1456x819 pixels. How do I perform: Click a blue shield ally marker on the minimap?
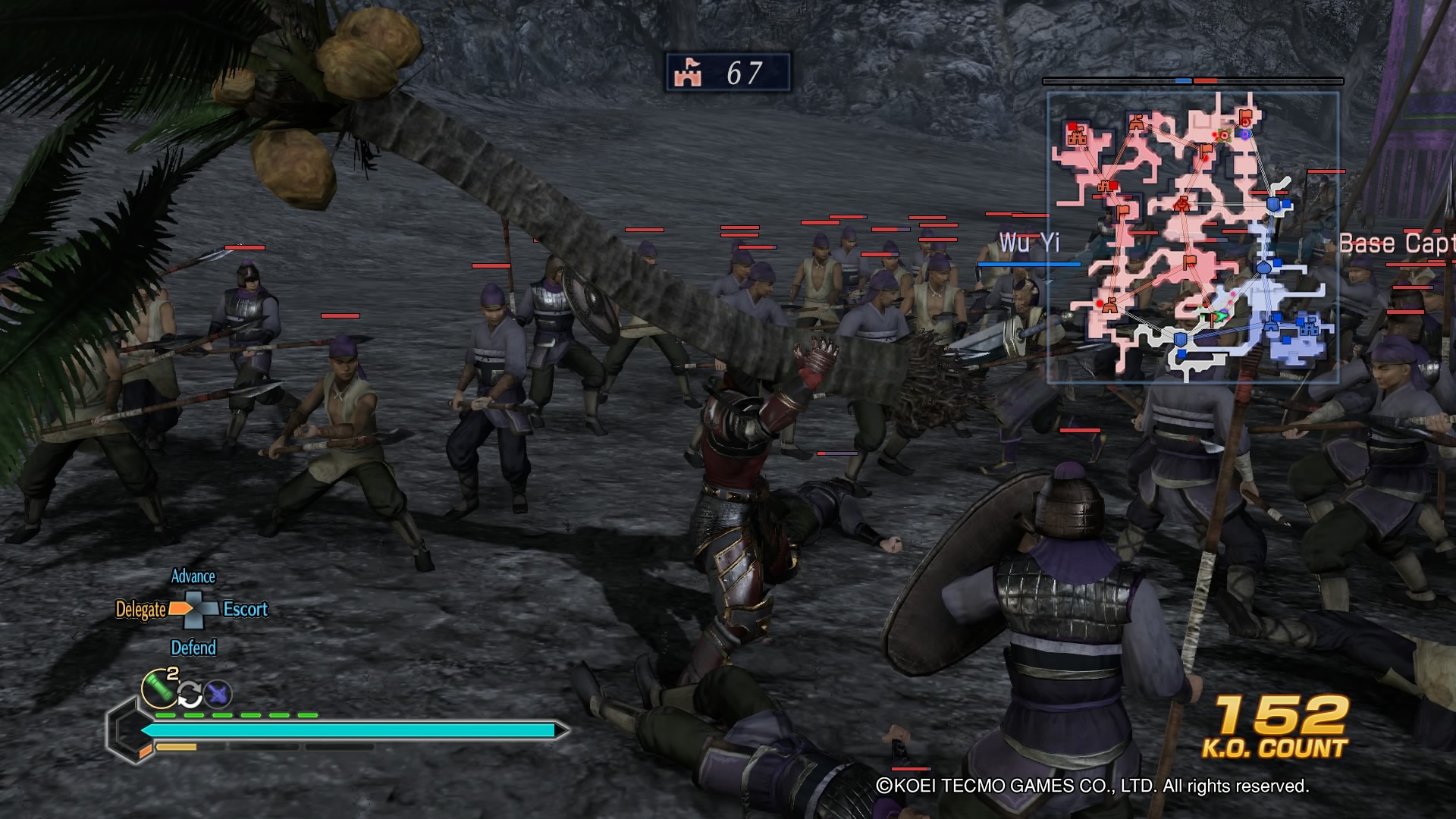1272,203
